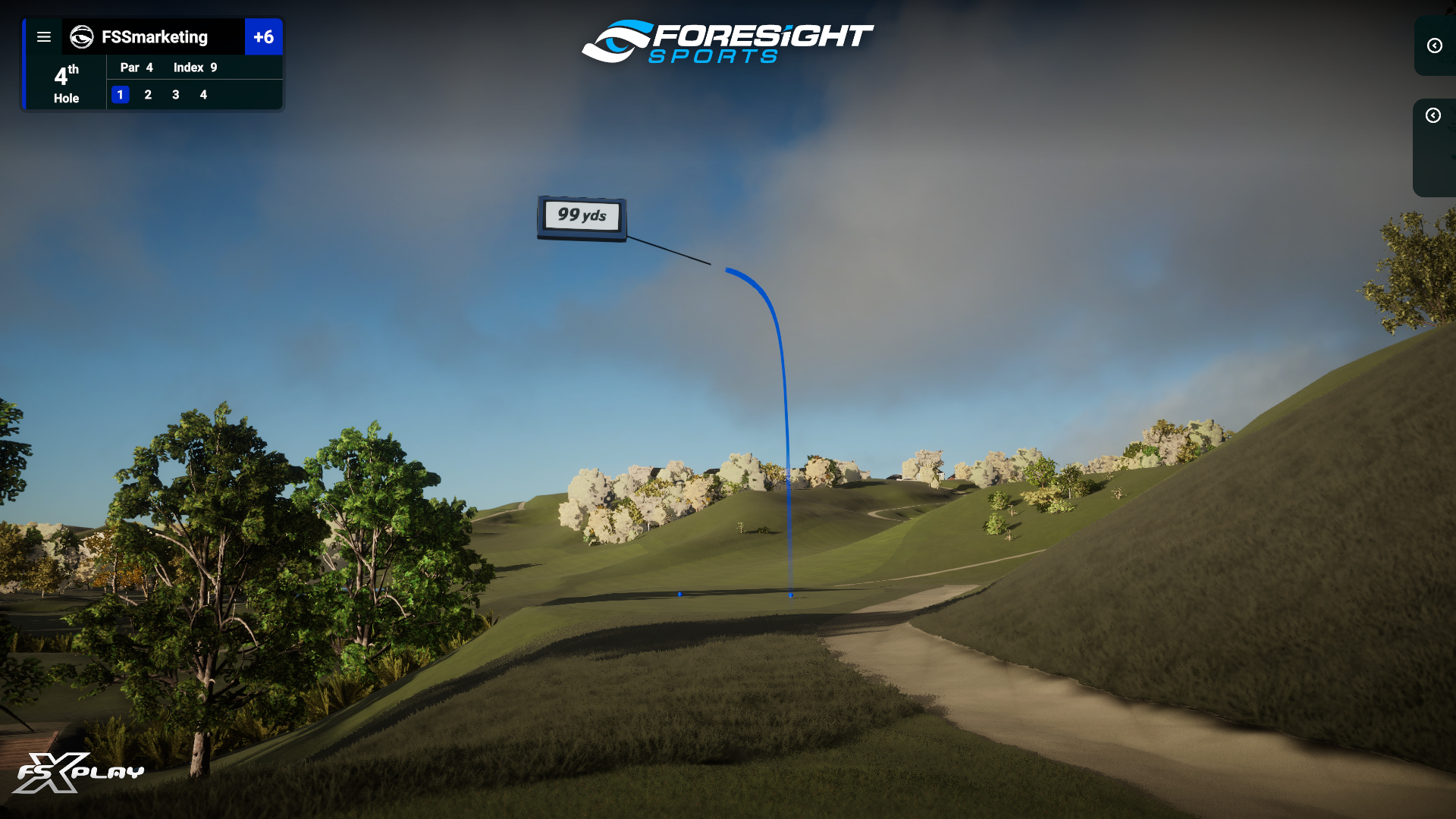Open the hamburger menu on the scorecard
This screenshot has height=819, width=1456.
[44, 37]
